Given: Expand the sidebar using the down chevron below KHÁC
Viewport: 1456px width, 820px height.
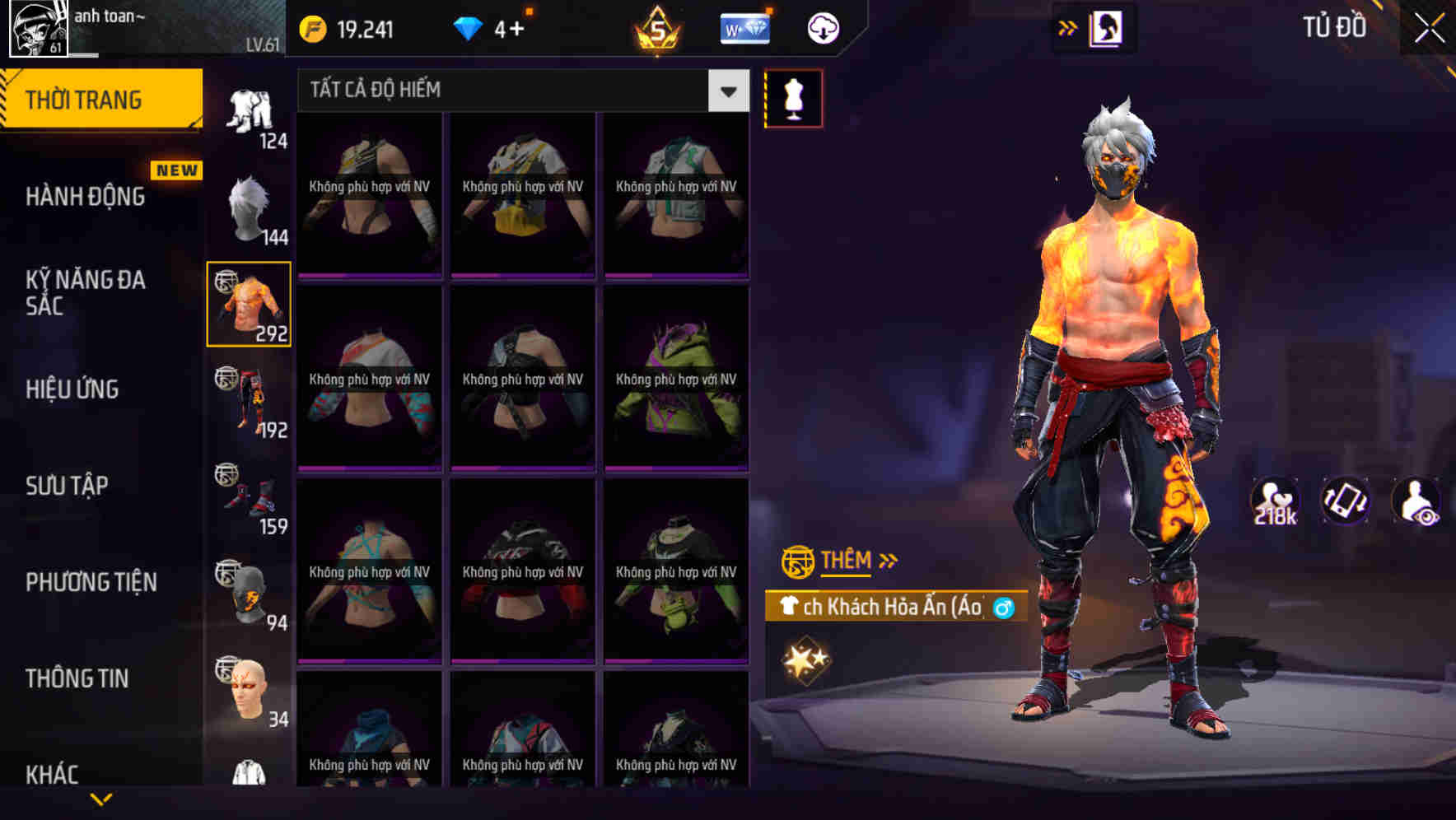Looking at the screenshot, I should tap(101, 798).
